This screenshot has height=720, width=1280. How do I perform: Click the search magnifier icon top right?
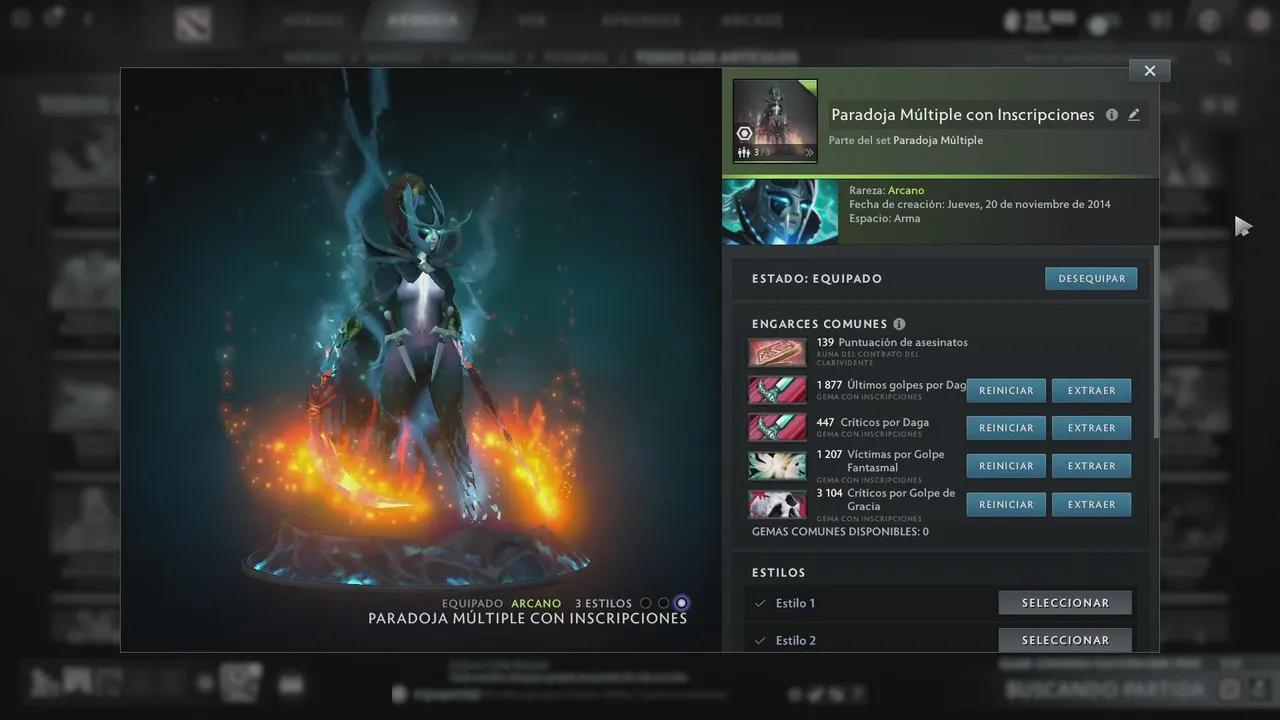click(1225, 58)
